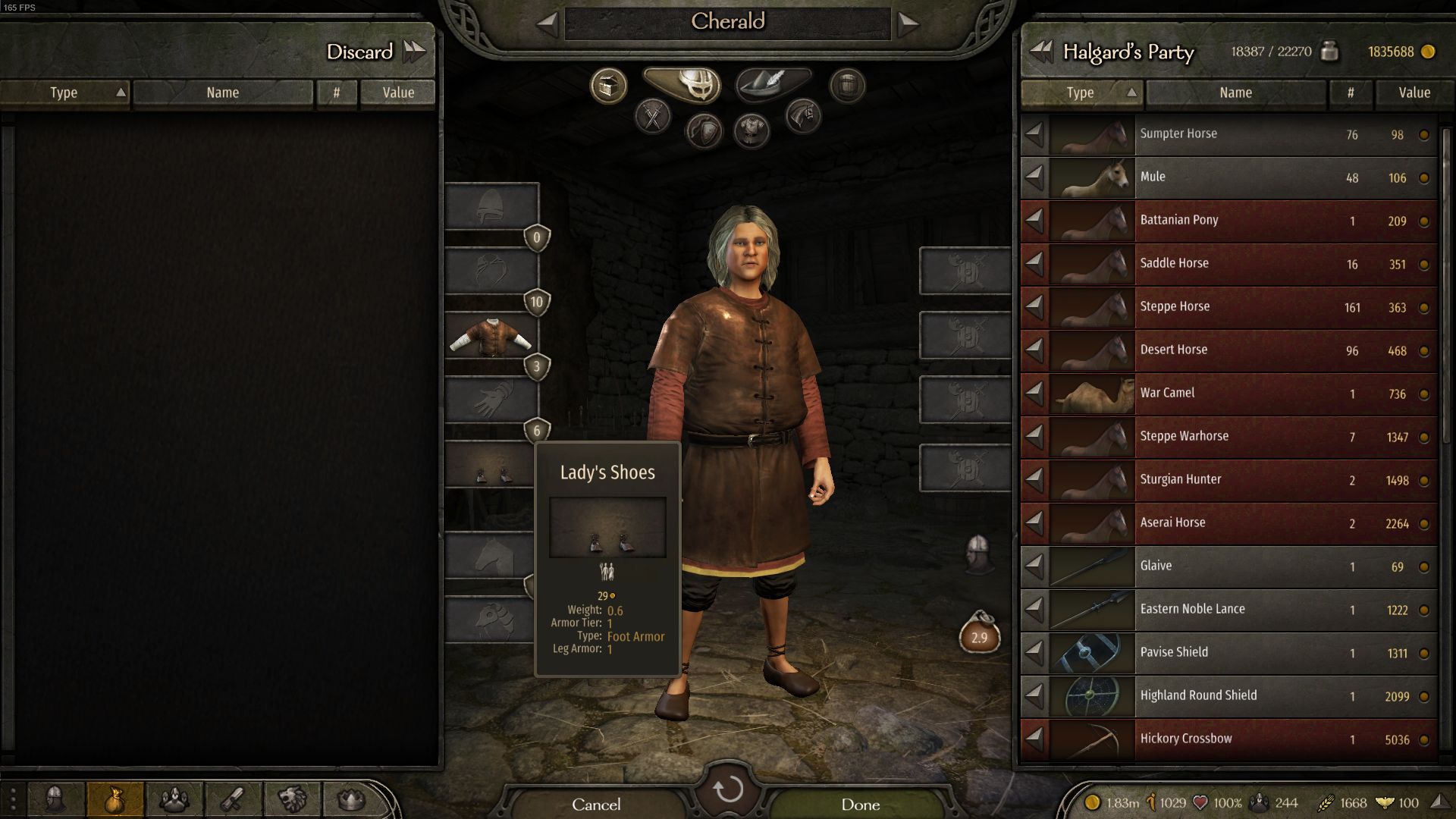Select the Sumpter Horse row
This screenshot has width=1456, height=819.
[x=1228, y=134]
